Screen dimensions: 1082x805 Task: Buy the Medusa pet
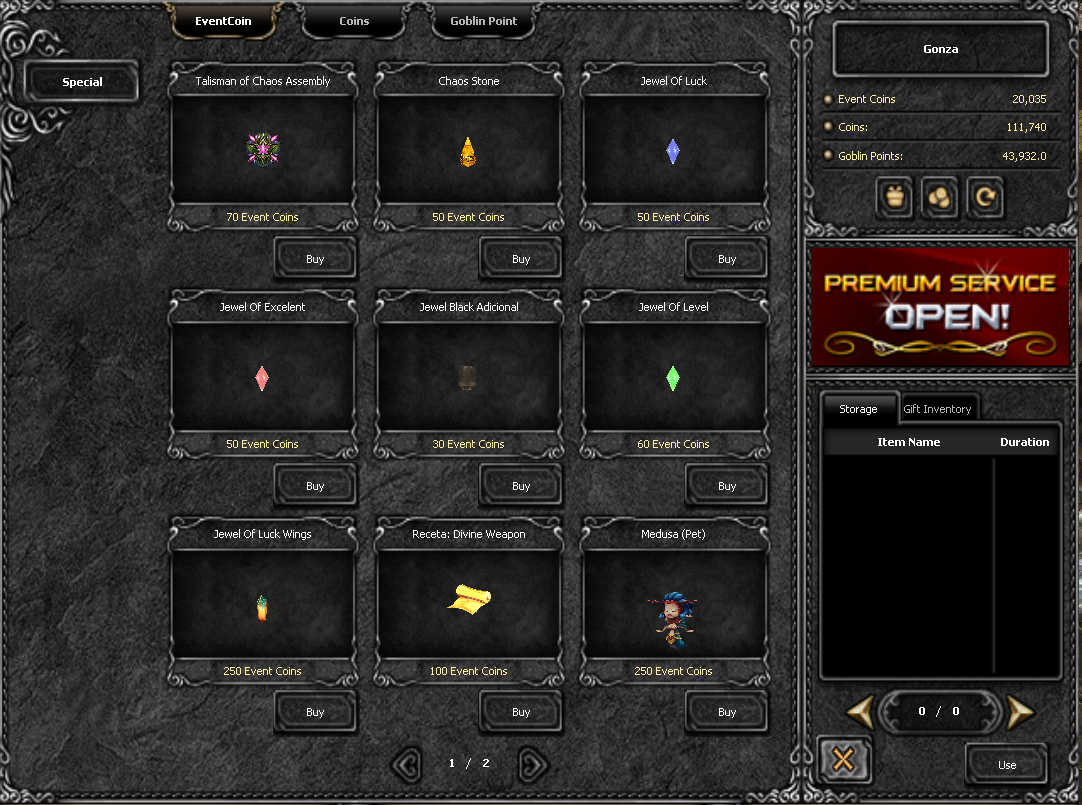[727, 711]
